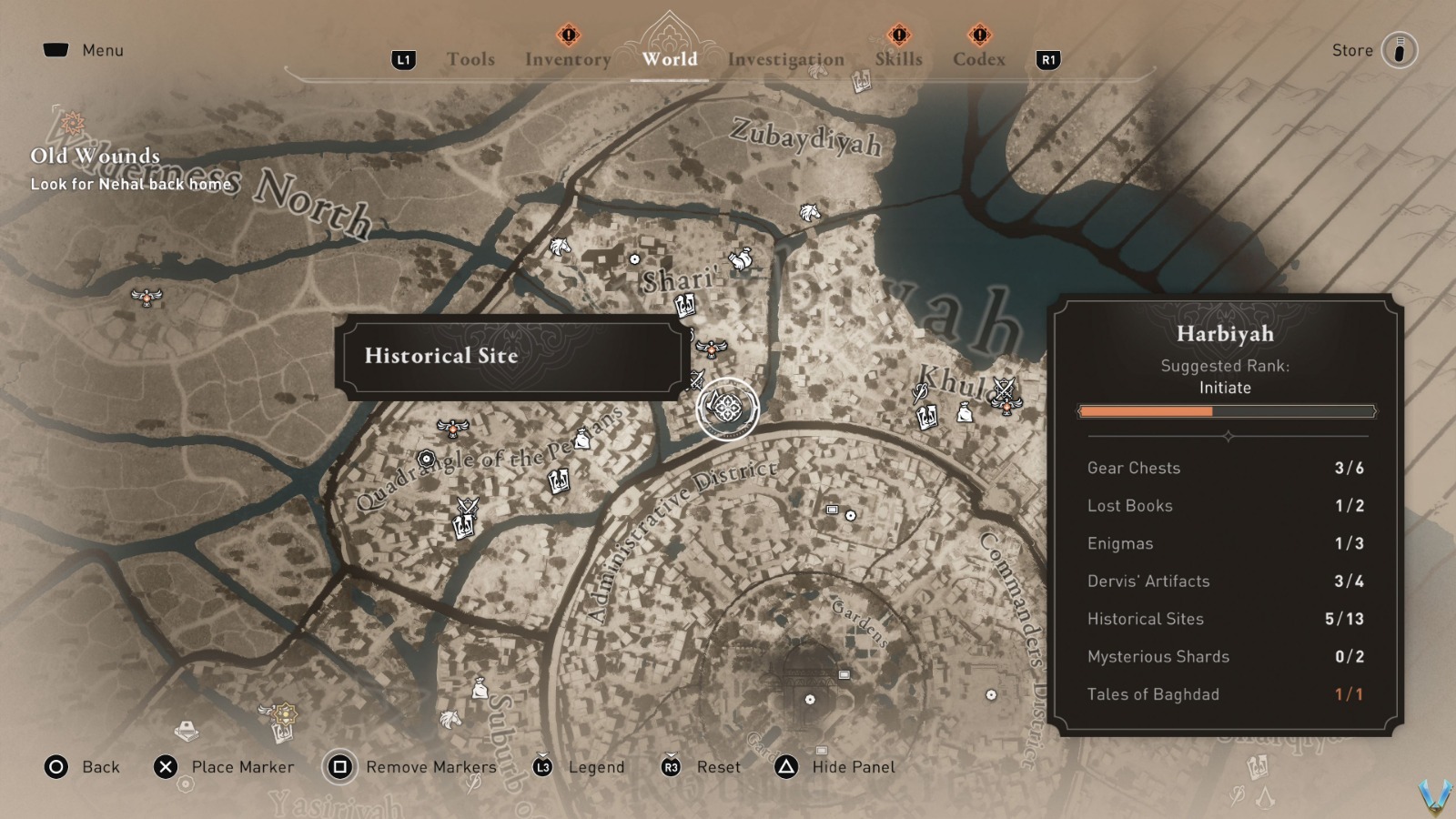The height and width of the screenshot is (819, 1456).
Task: Select the gear chest icon in Khuld district
Action: (x=965, y=412)
